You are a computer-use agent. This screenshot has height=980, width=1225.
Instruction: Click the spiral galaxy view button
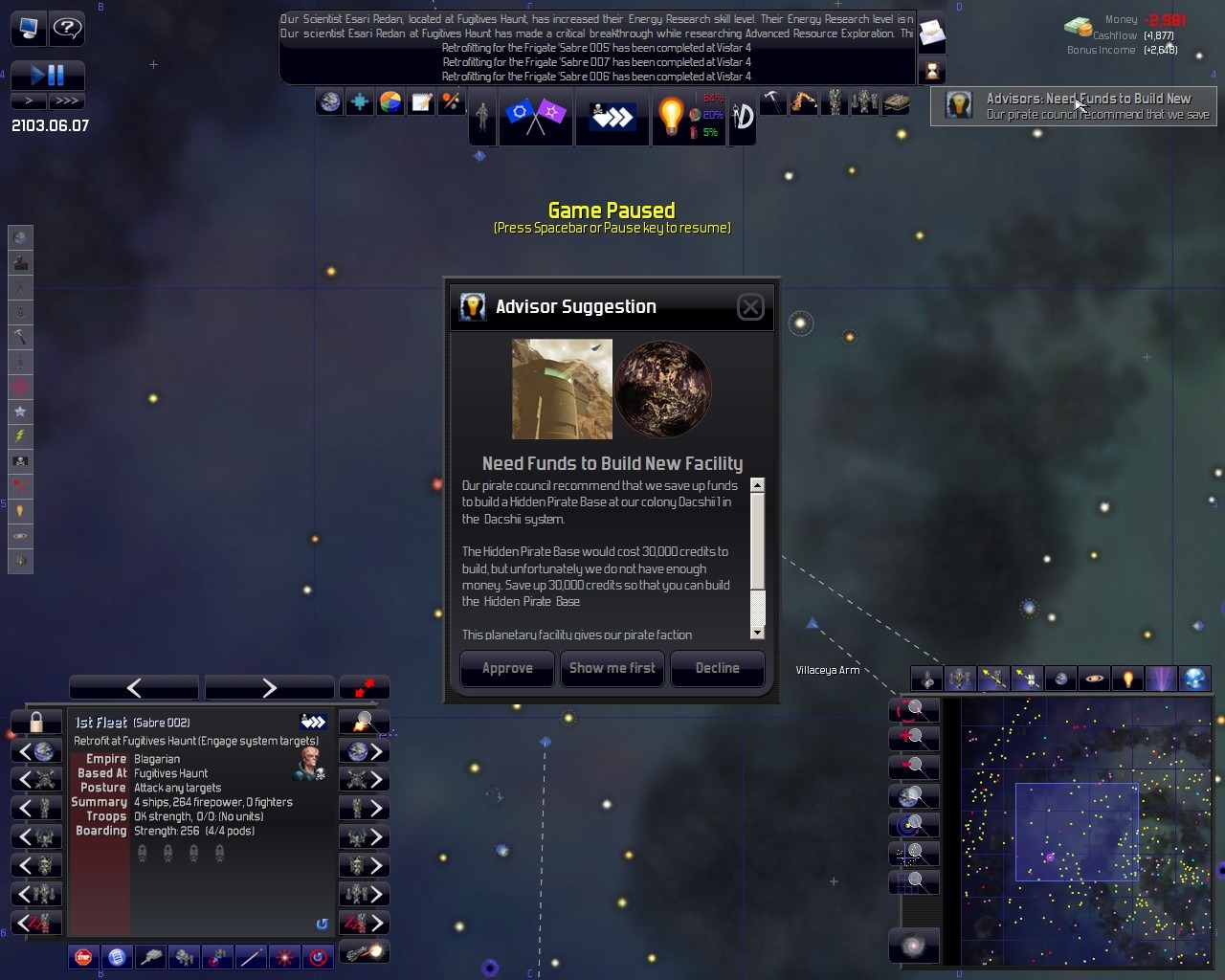[912, 947]
